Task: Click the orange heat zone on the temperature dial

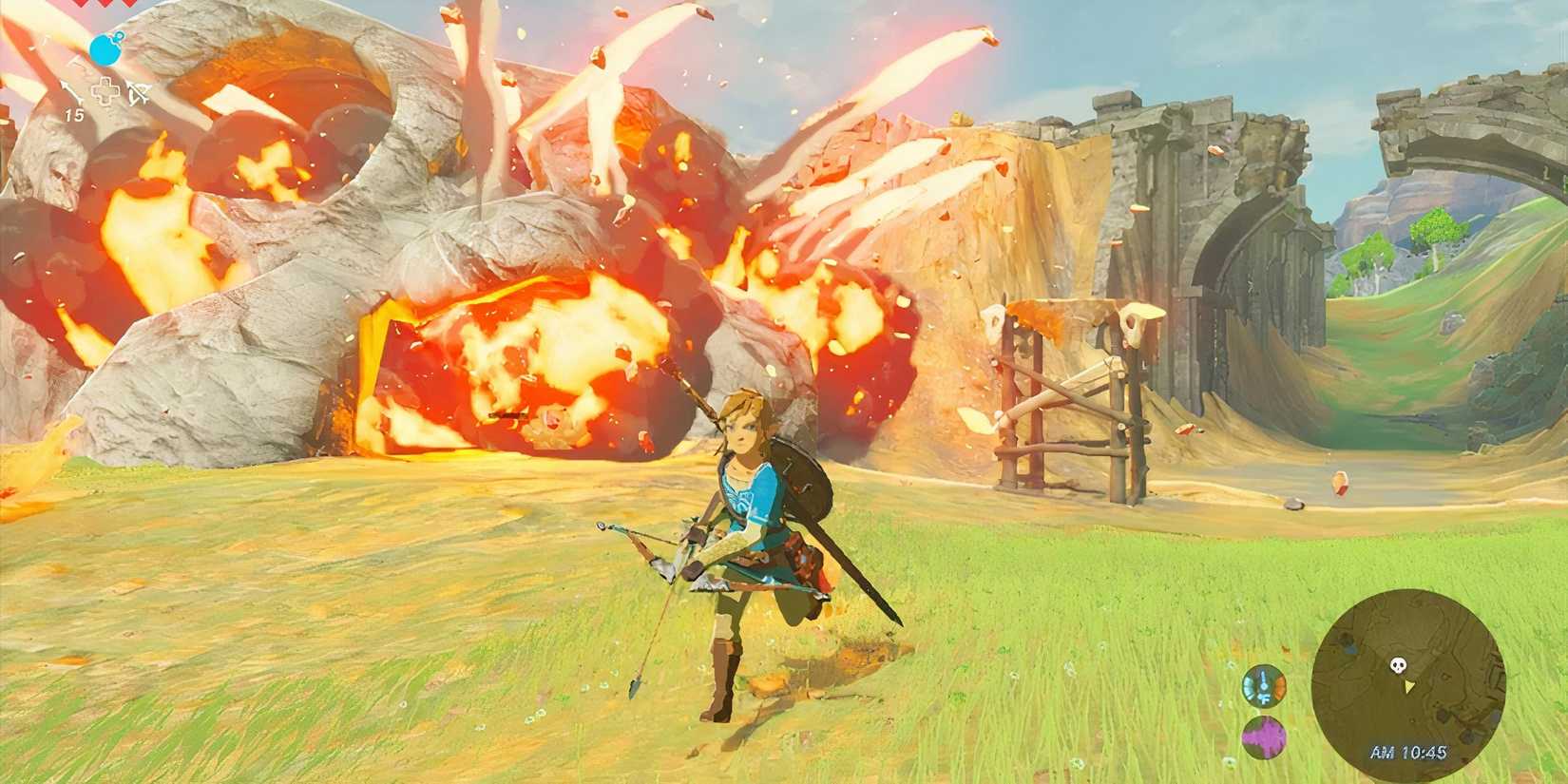Action: click(1279, 684)
